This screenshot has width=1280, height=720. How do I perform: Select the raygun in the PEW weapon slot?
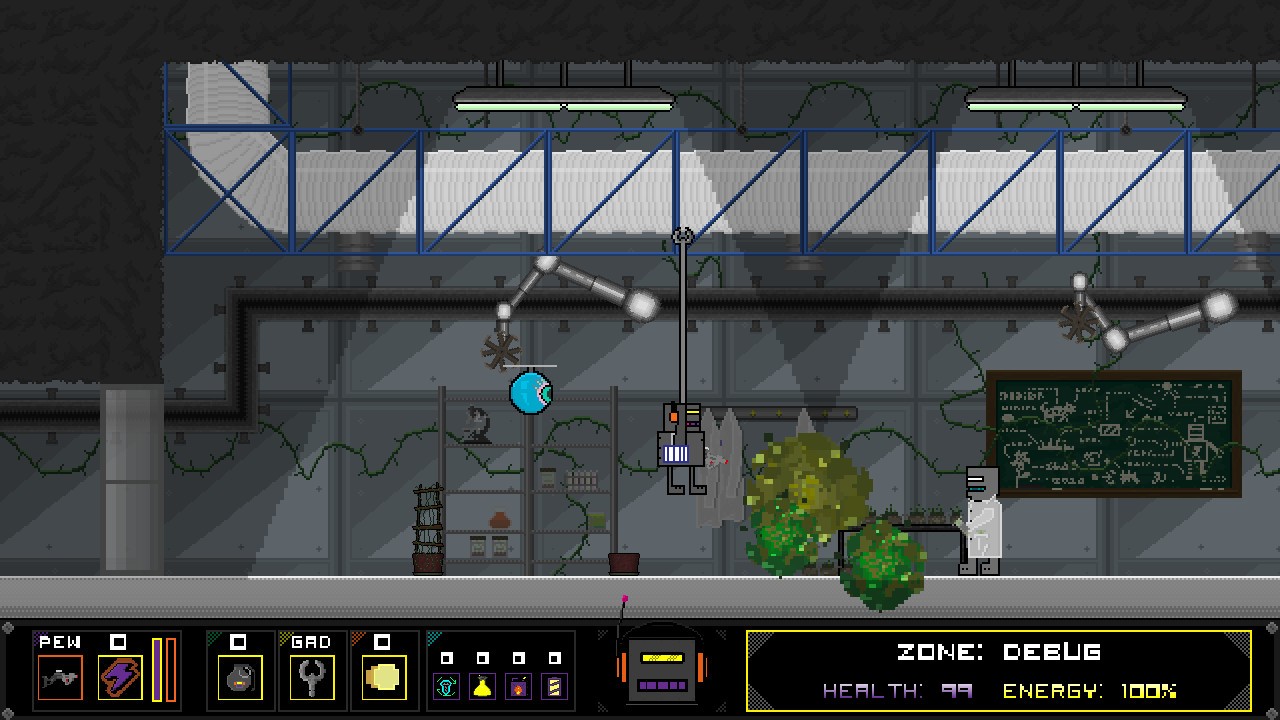[x=58, y=678]
